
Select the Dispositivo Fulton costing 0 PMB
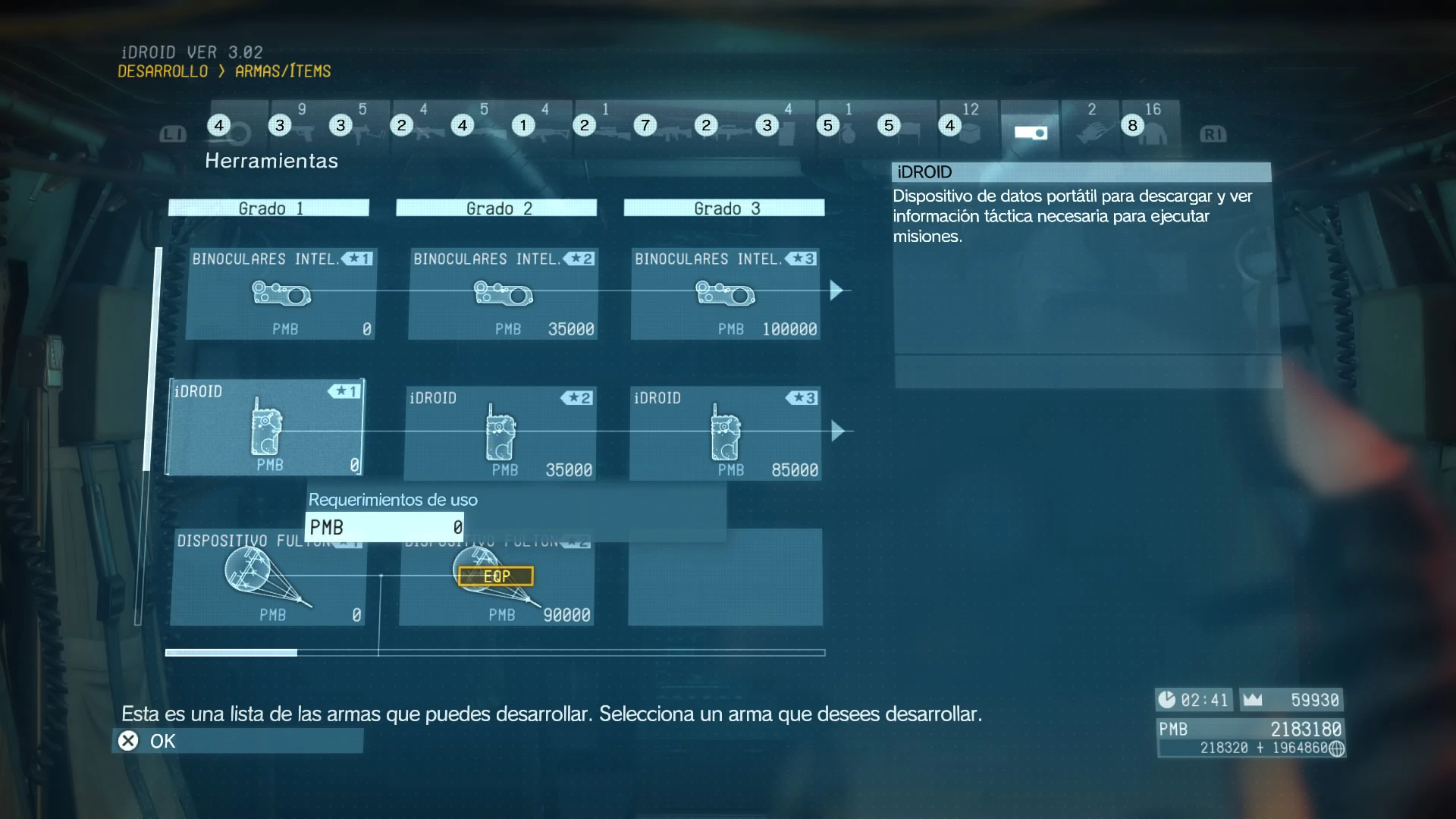click(268, 578)
